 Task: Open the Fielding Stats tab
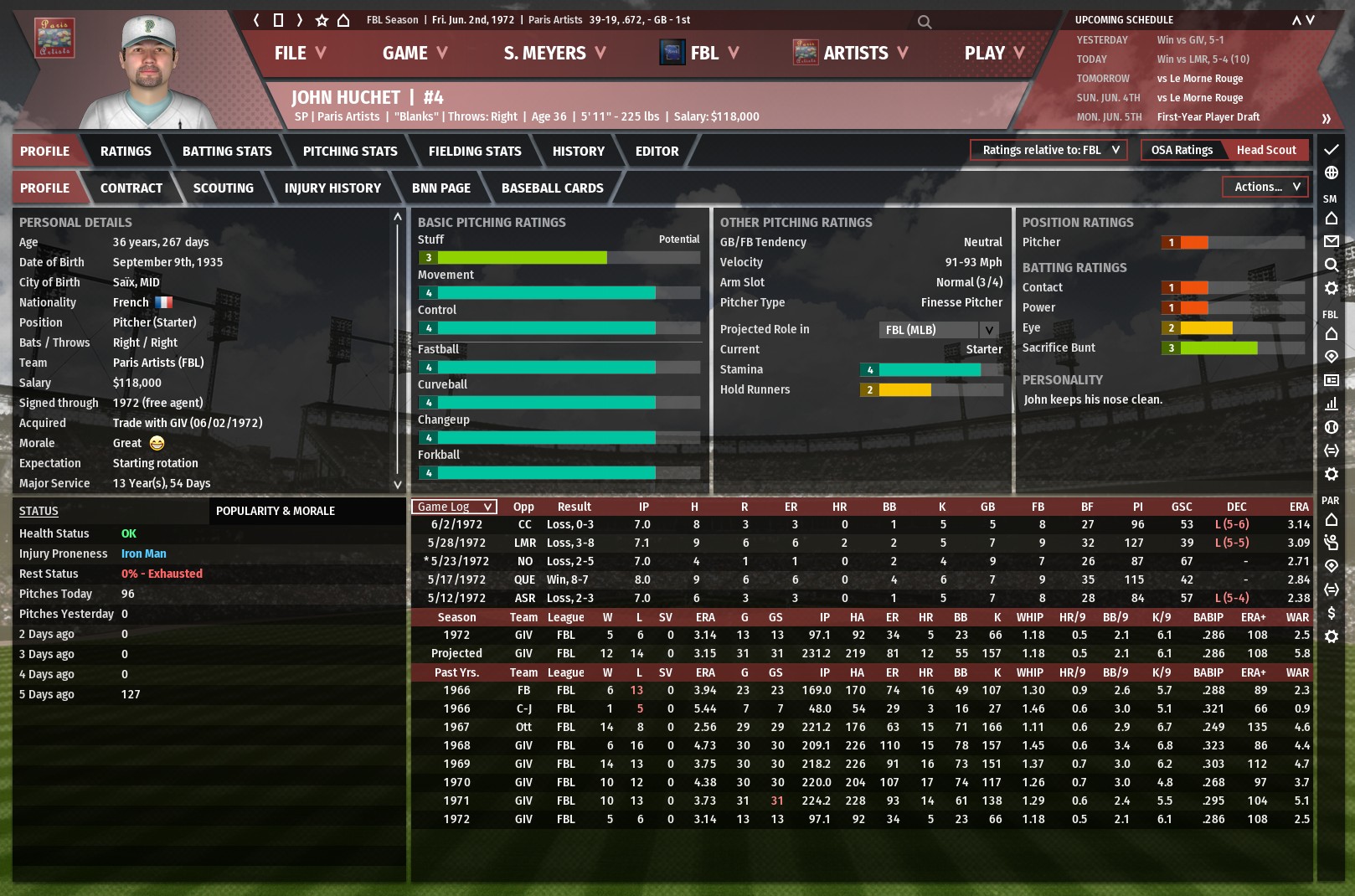tap(475, 152)
